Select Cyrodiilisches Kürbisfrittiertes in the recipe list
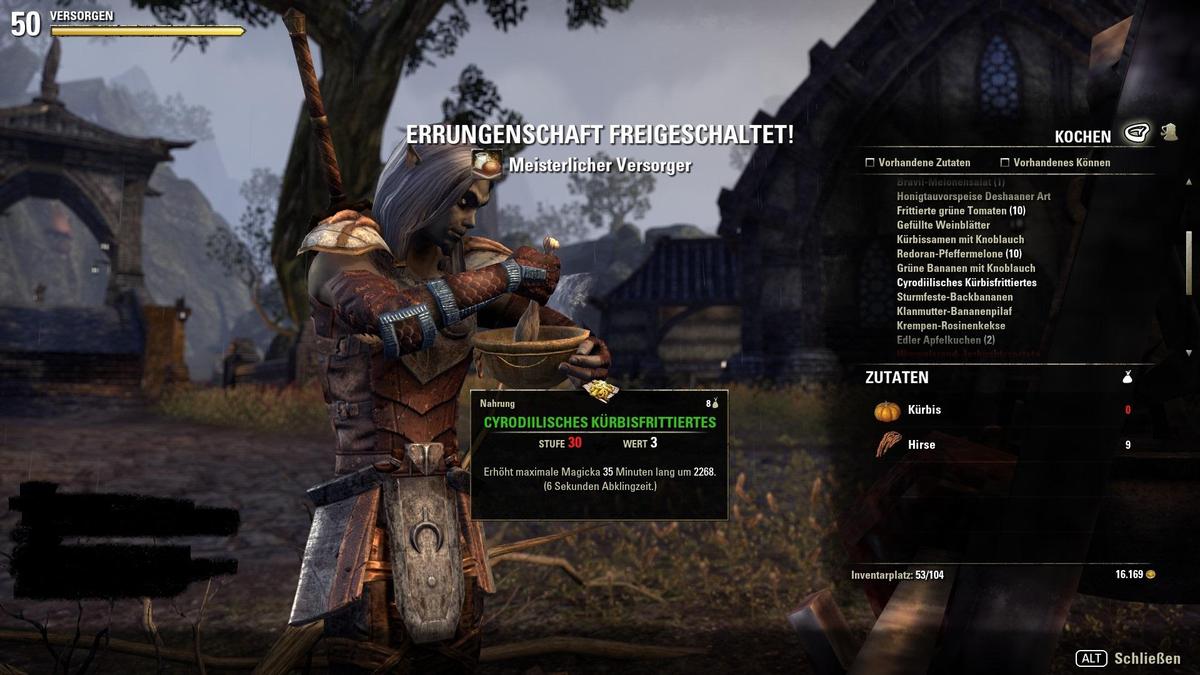1200x675 pixels. click(966, 283)
